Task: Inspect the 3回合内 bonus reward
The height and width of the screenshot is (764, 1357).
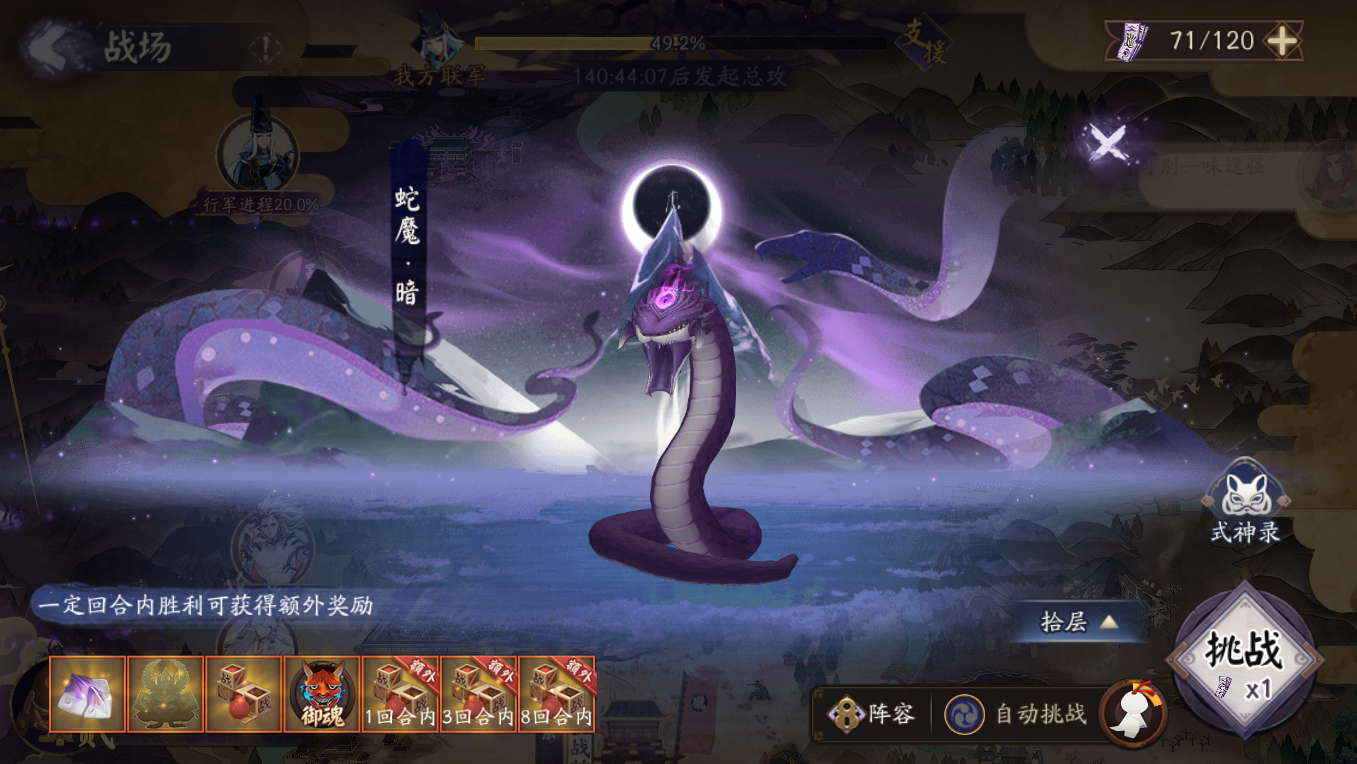Action: coord(478,694)
